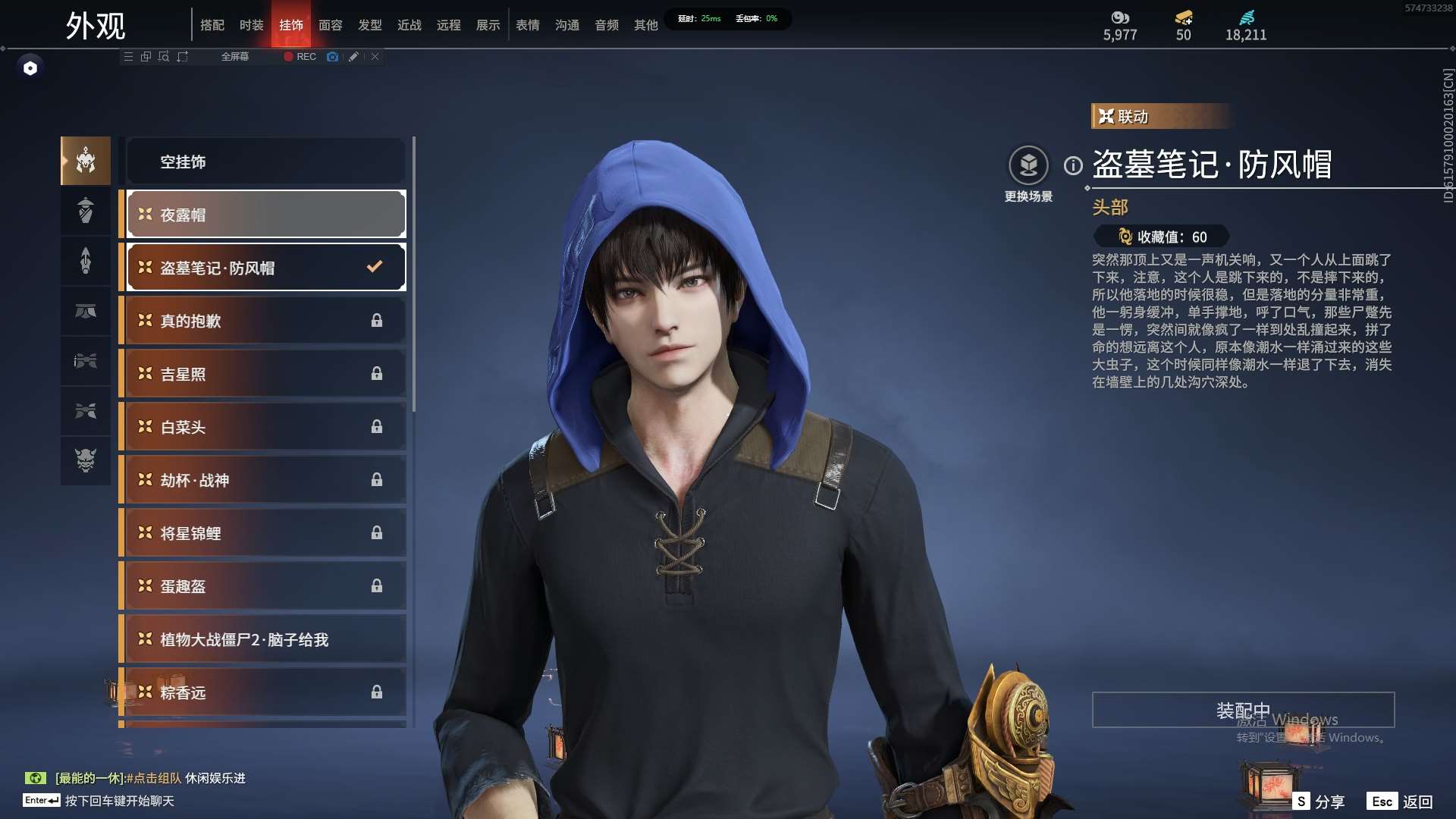Pick the locked 真的抱歉 accessory
Viewport: 1456px width, 819px height.
point(265,321)
